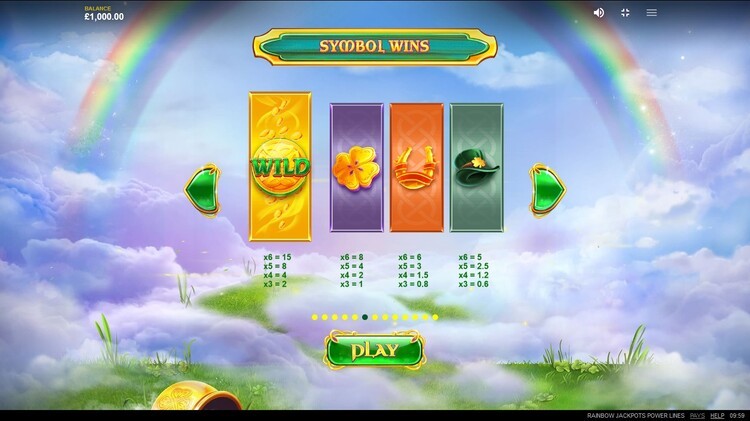Open the HELP link
Screen dimensions: 750x421
coord(717,415)
